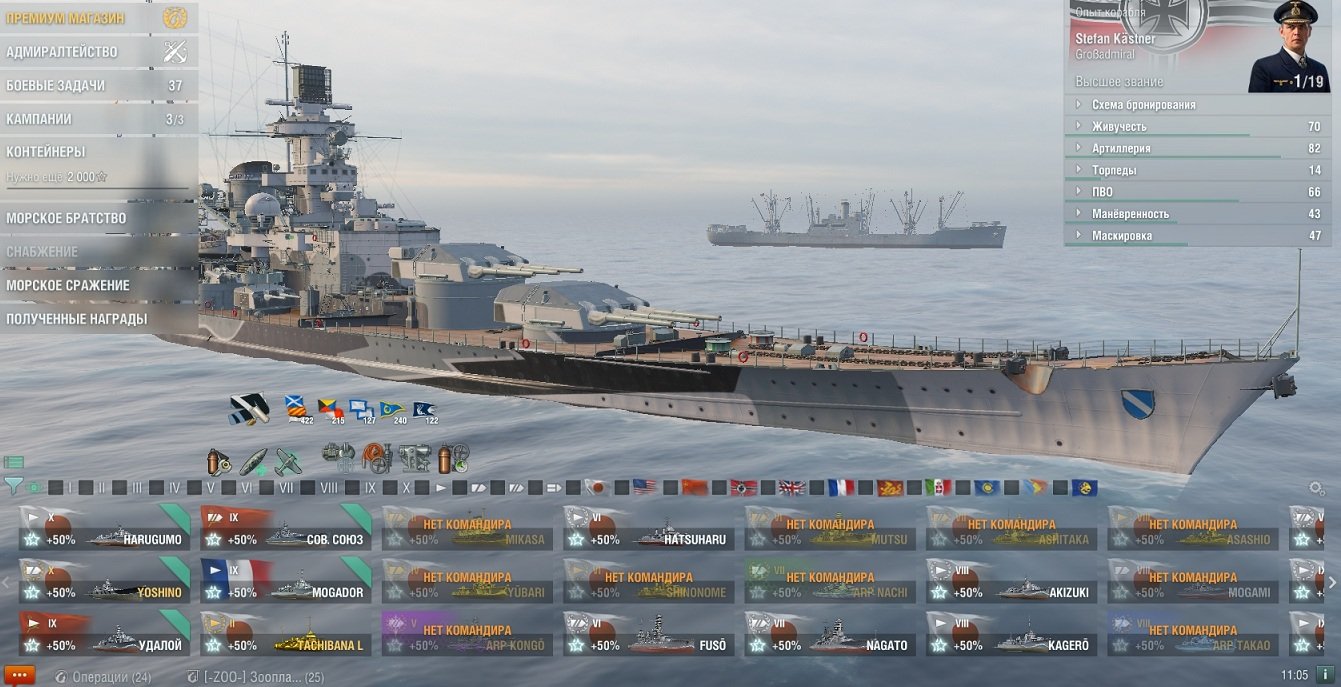This screenshot has width=1341, height=687.
Task: Open the Операции chat tab
Action: tap(103, 677)
